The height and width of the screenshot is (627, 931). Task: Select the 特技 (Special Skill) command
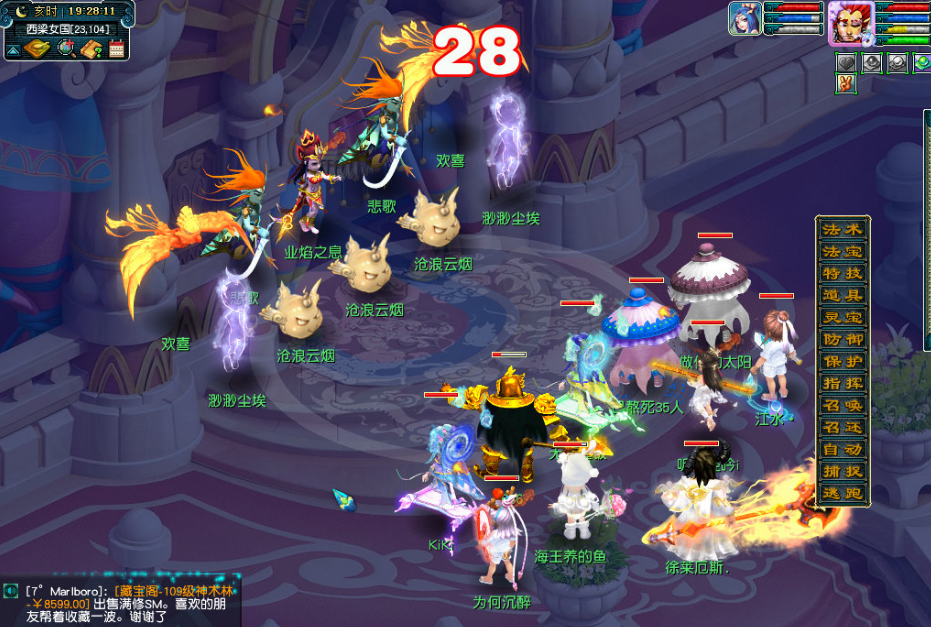tap(842, 273)
